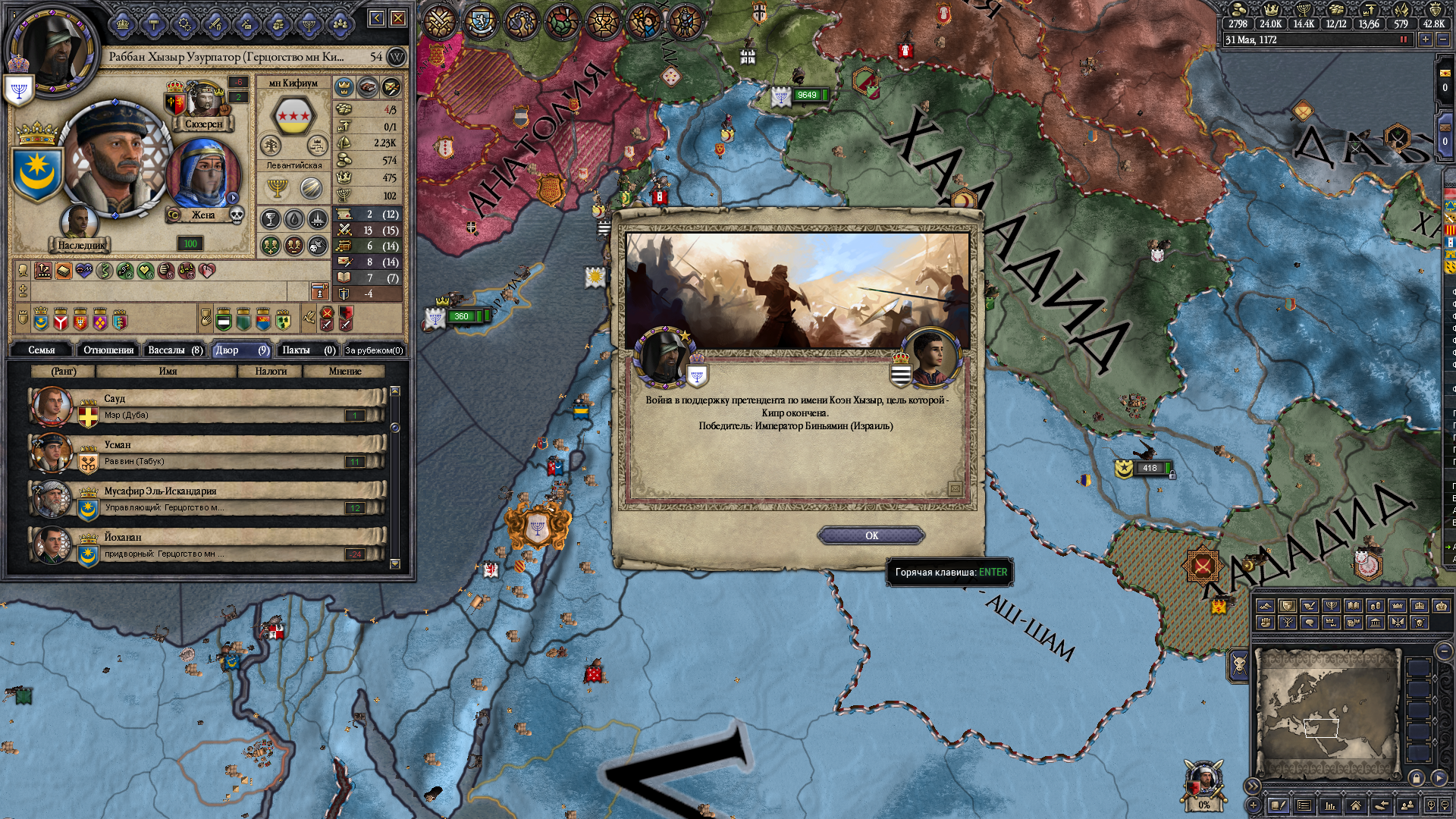
Task: Close the character panel with X
Action: click(x=398, y=18)
